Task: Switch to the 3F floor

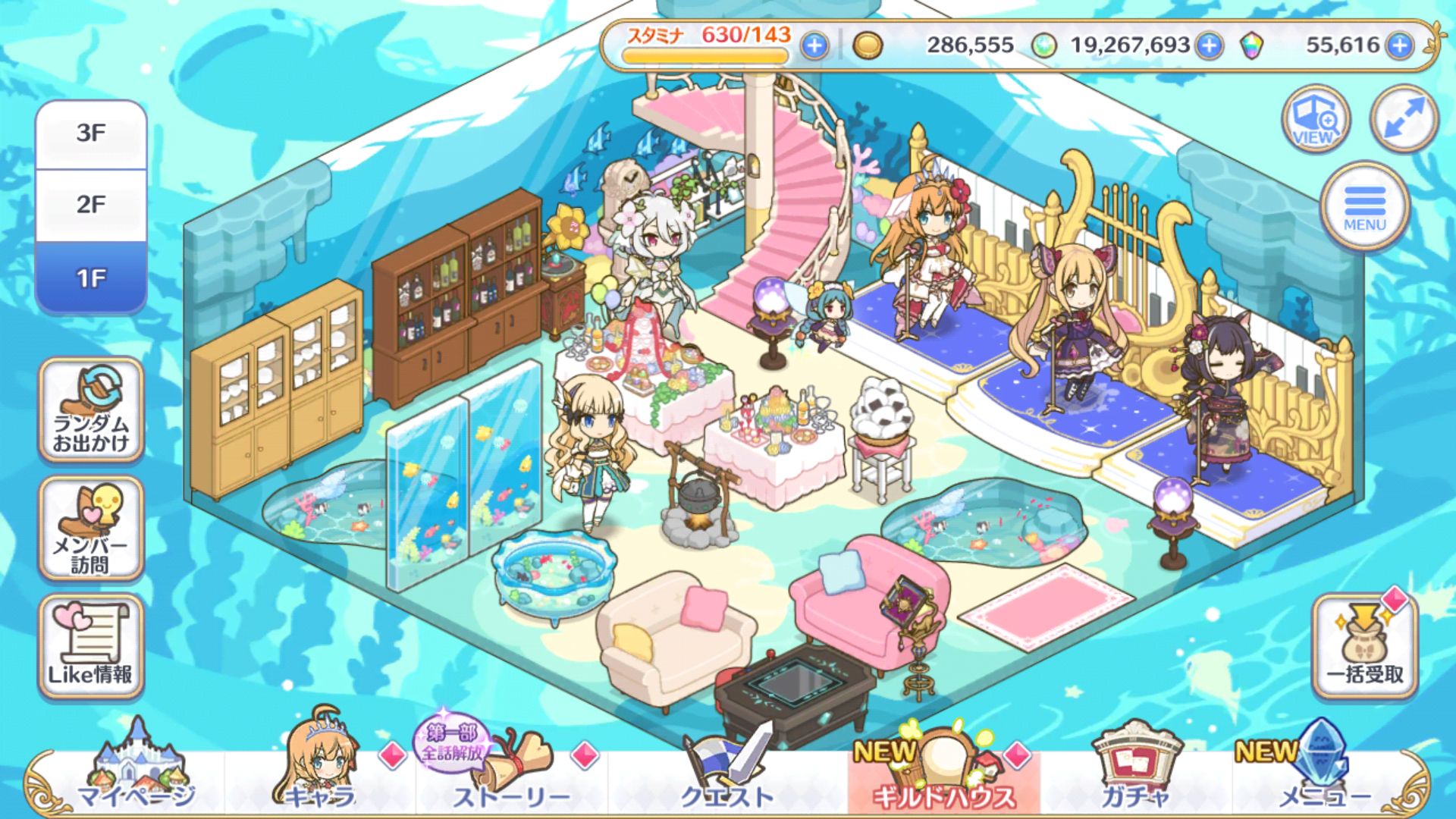Action: pyautogui.click(x=91, y=134)
